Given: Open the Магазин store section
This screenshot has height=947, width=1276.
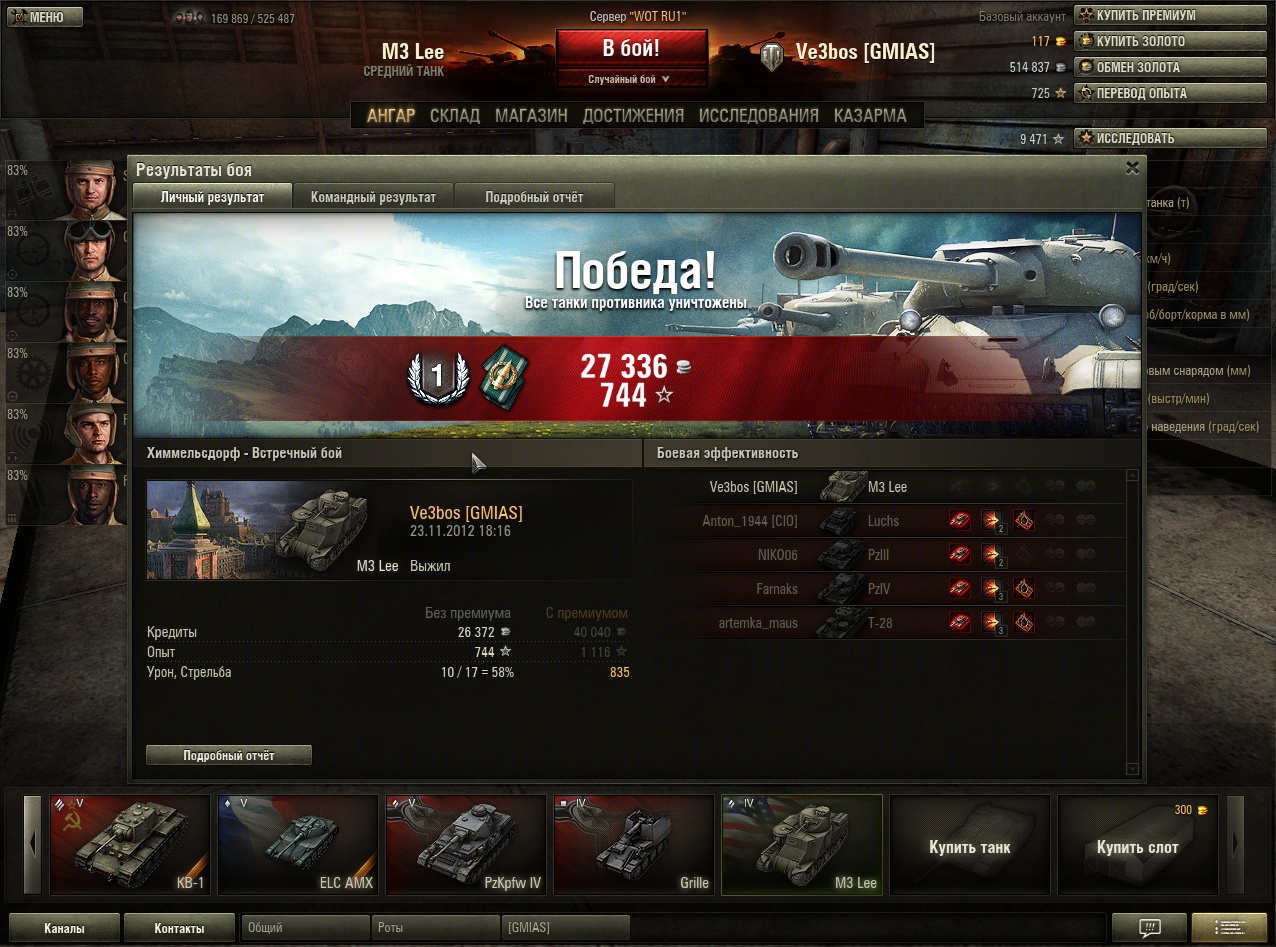Looking at the screenshot, I should click(x=531, y=116).
